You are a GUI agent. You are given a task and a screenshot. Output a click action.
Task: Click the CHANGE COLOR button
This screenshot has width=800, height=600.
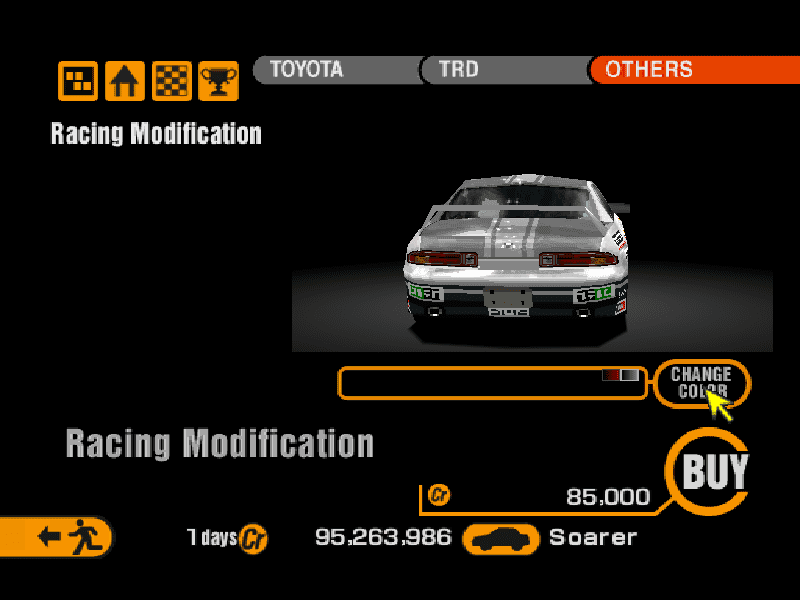(x=701, y=382)
